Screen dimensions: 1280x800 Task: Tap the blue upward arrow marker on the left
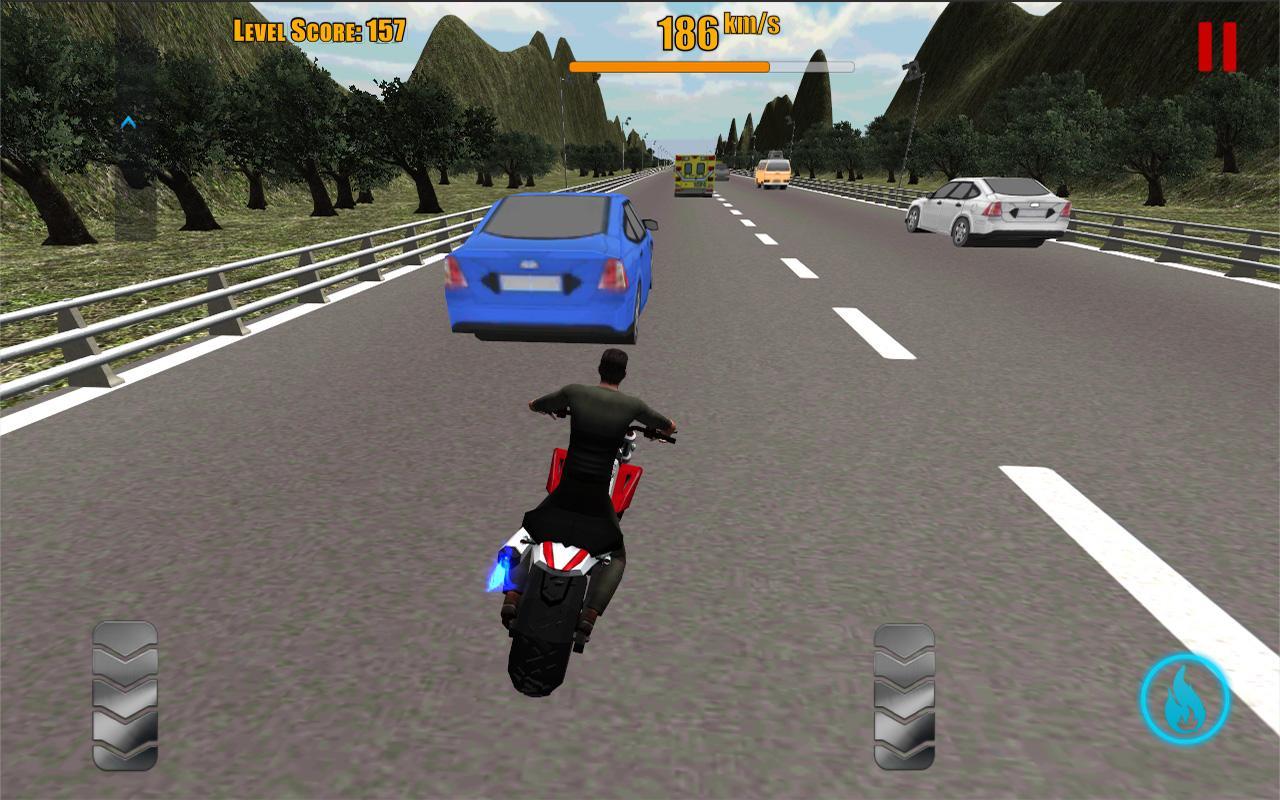point(128,120)
